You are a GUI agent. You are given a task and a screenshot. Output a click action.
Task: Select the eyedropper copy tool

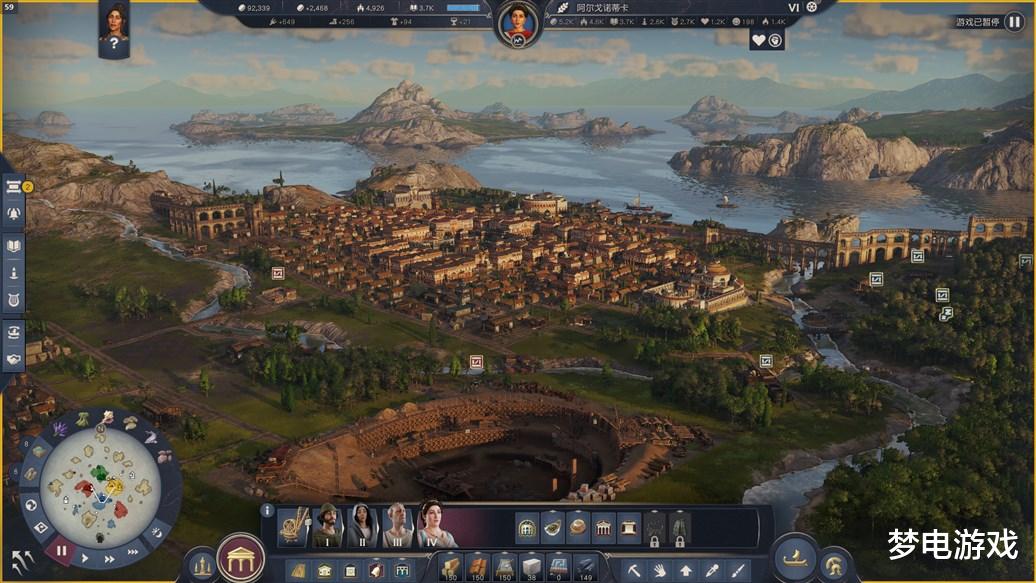click(711, 571)
